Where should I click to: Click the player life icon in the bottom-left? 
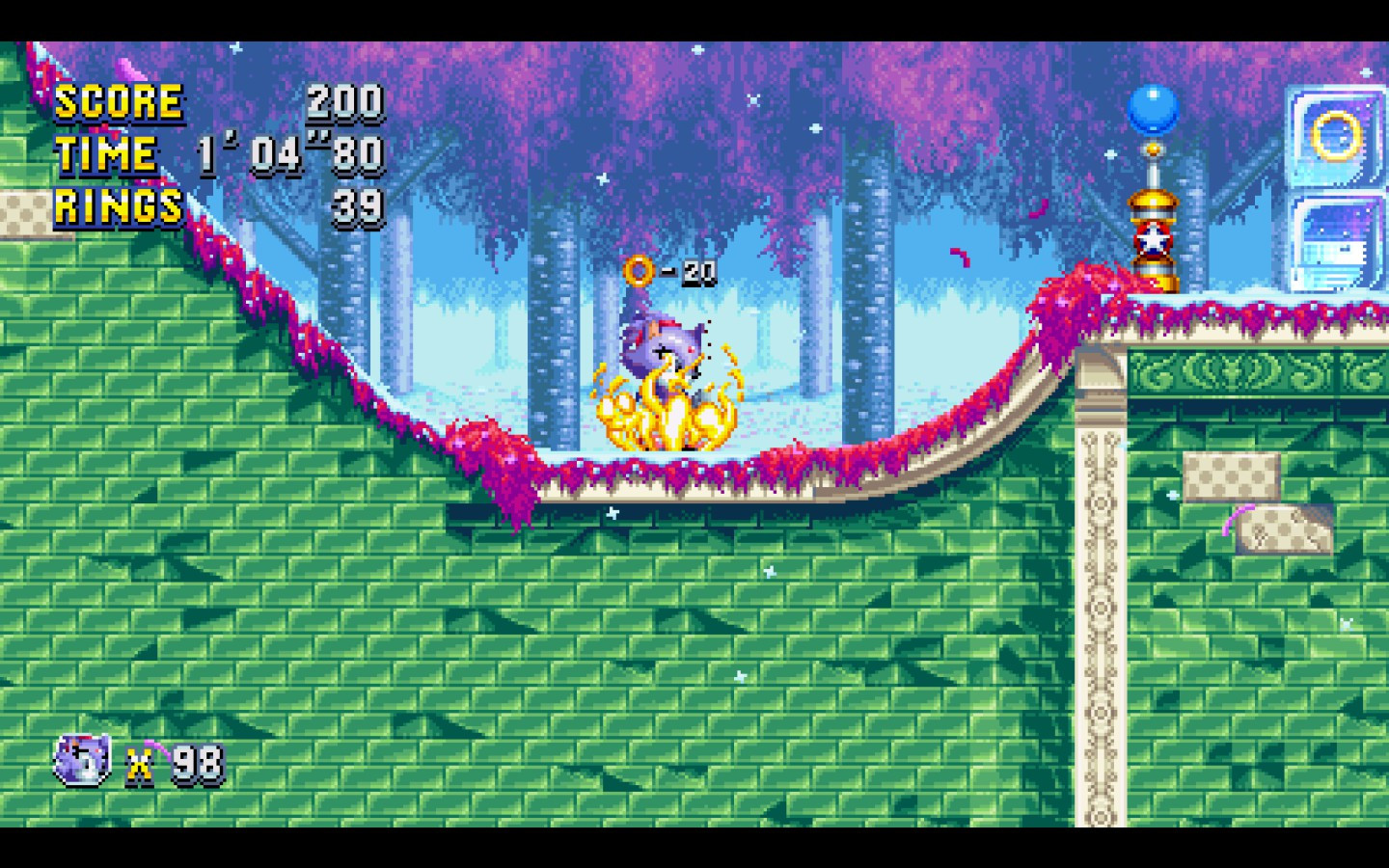click(81, 757)
